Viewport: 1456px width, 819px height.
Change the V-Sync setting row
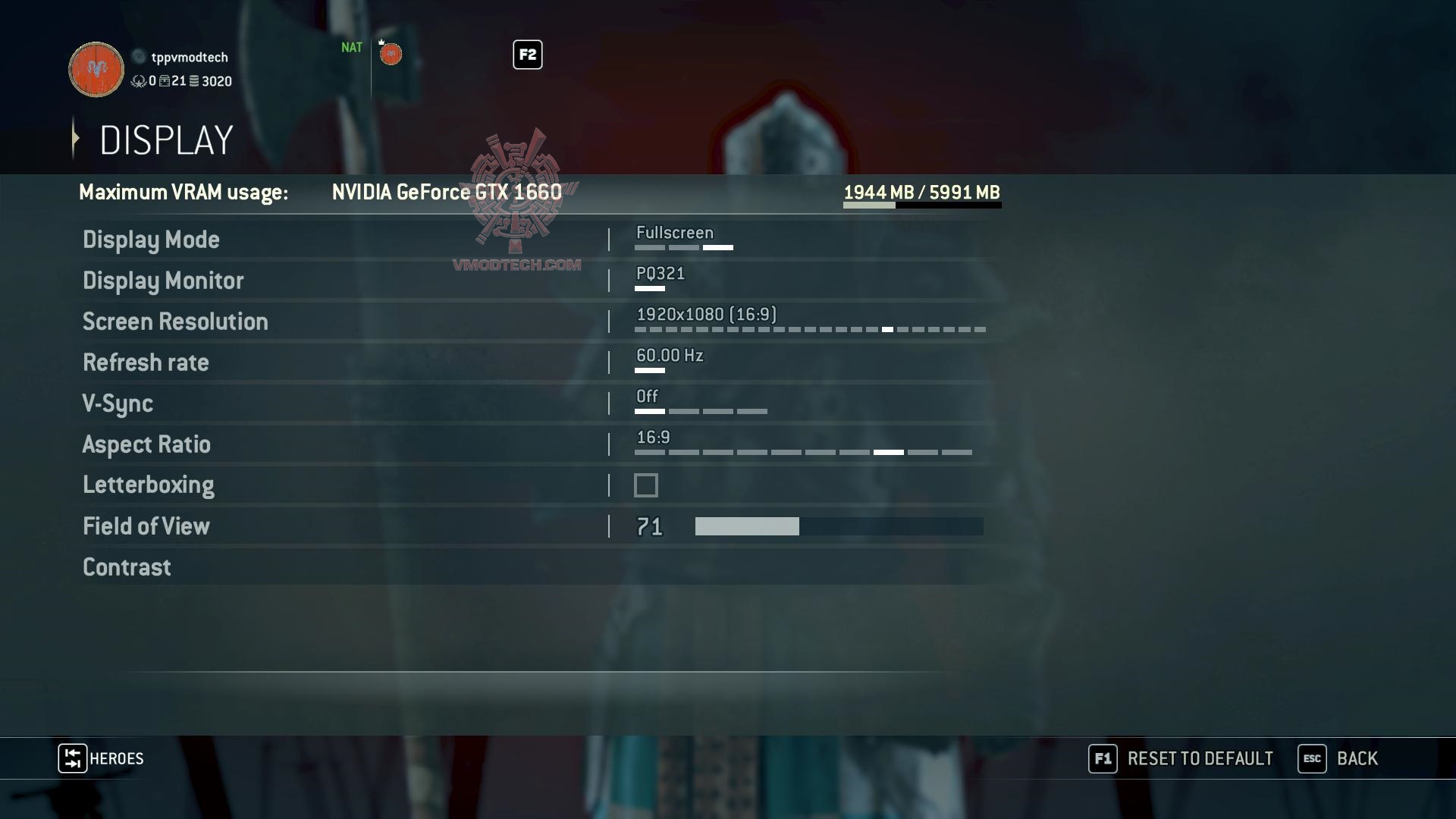(118, 403)
